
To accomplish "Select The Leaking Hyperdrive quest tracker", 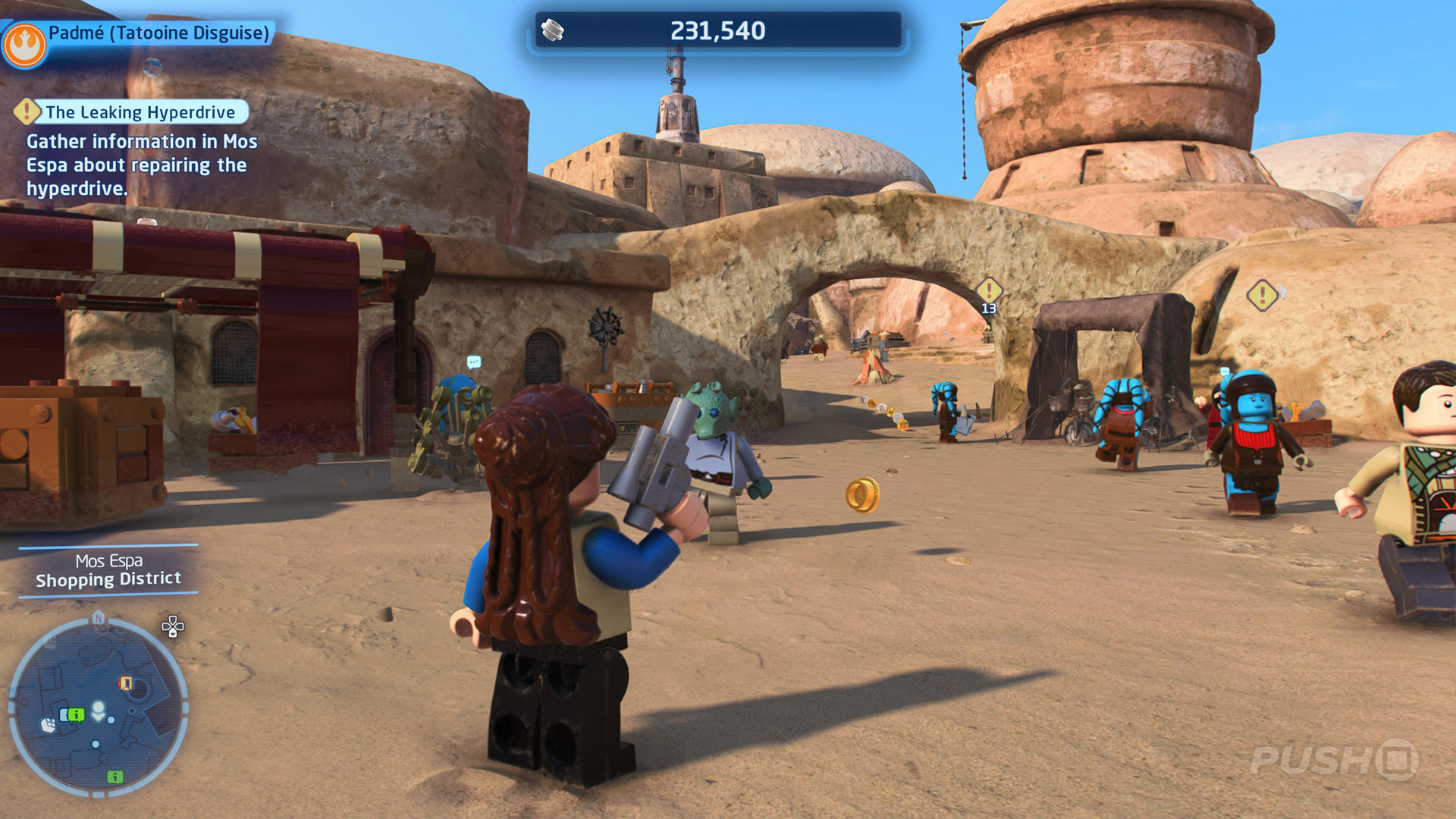I will 140,112.
